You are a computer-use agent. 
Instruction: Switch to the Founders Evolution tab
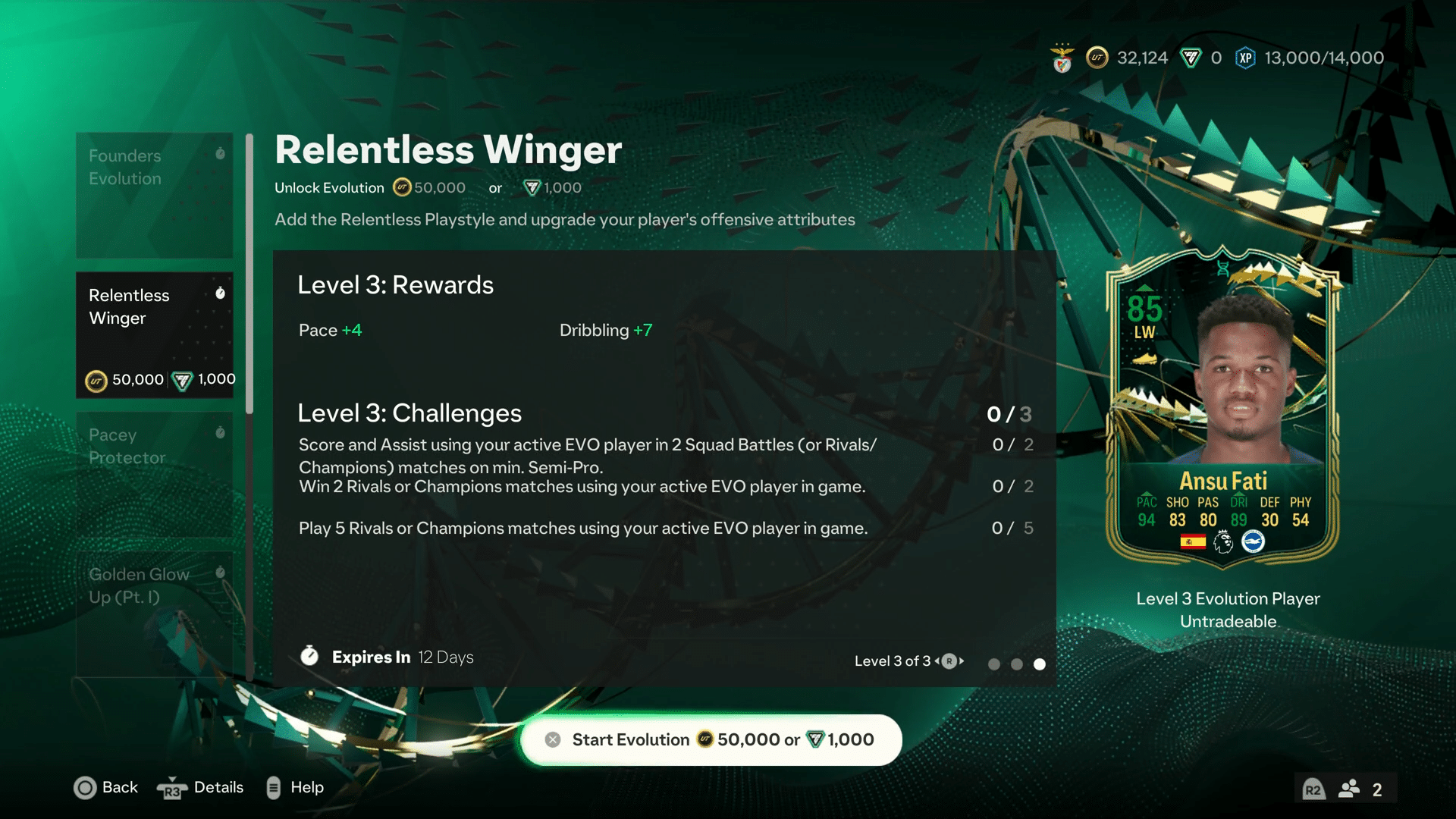154,195
